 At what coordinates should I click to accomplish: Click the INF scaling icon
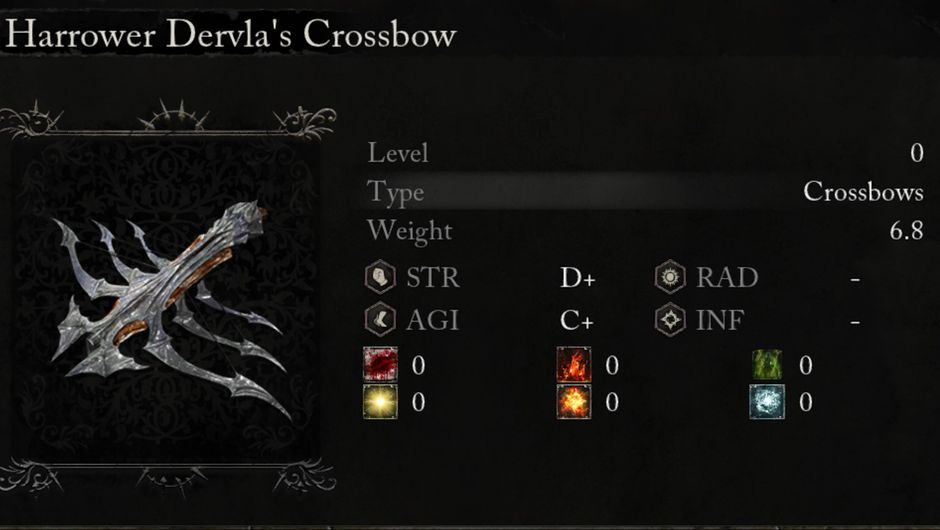point(671,321)
